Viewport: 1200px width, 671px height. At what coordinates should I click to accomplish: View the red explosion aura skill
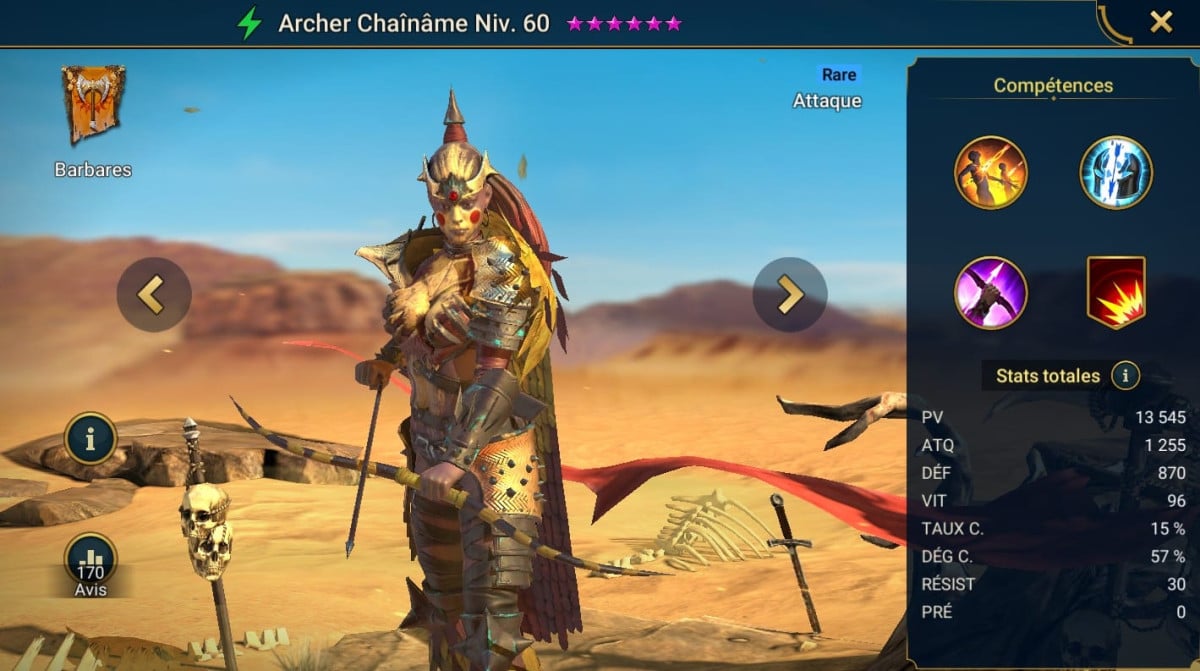click(1116, 293)
